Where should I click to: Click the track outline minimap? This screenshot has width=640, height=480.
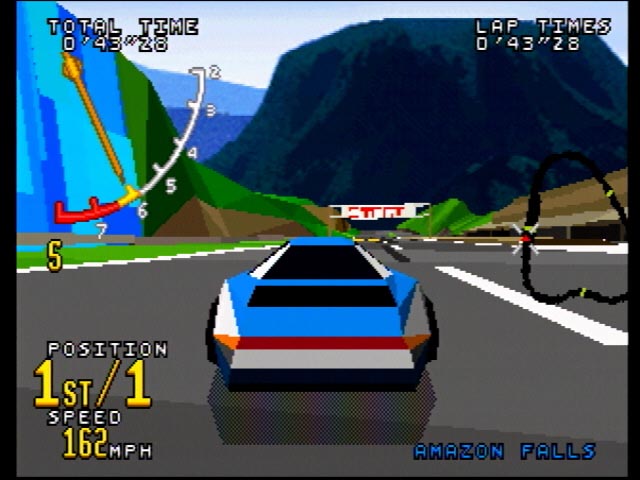click(x=568, y=228)
